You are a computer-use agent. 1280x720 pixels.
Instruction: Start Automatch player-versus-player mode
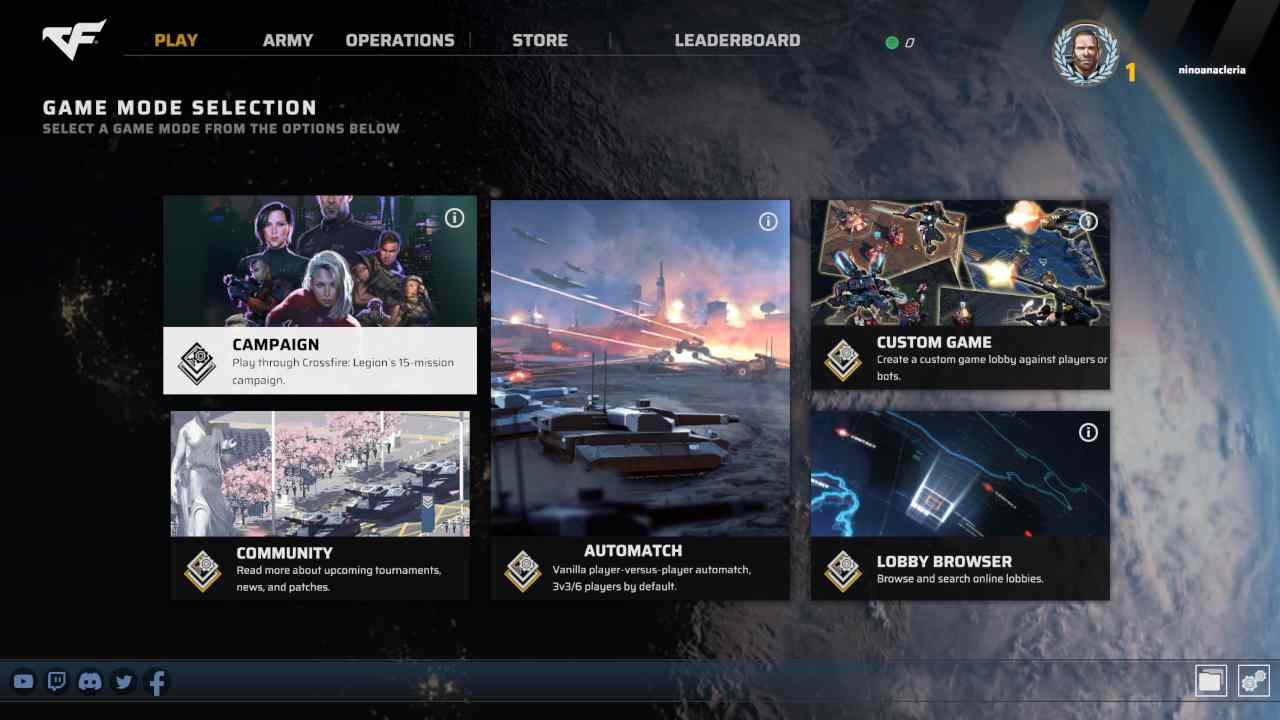[640, 400]
